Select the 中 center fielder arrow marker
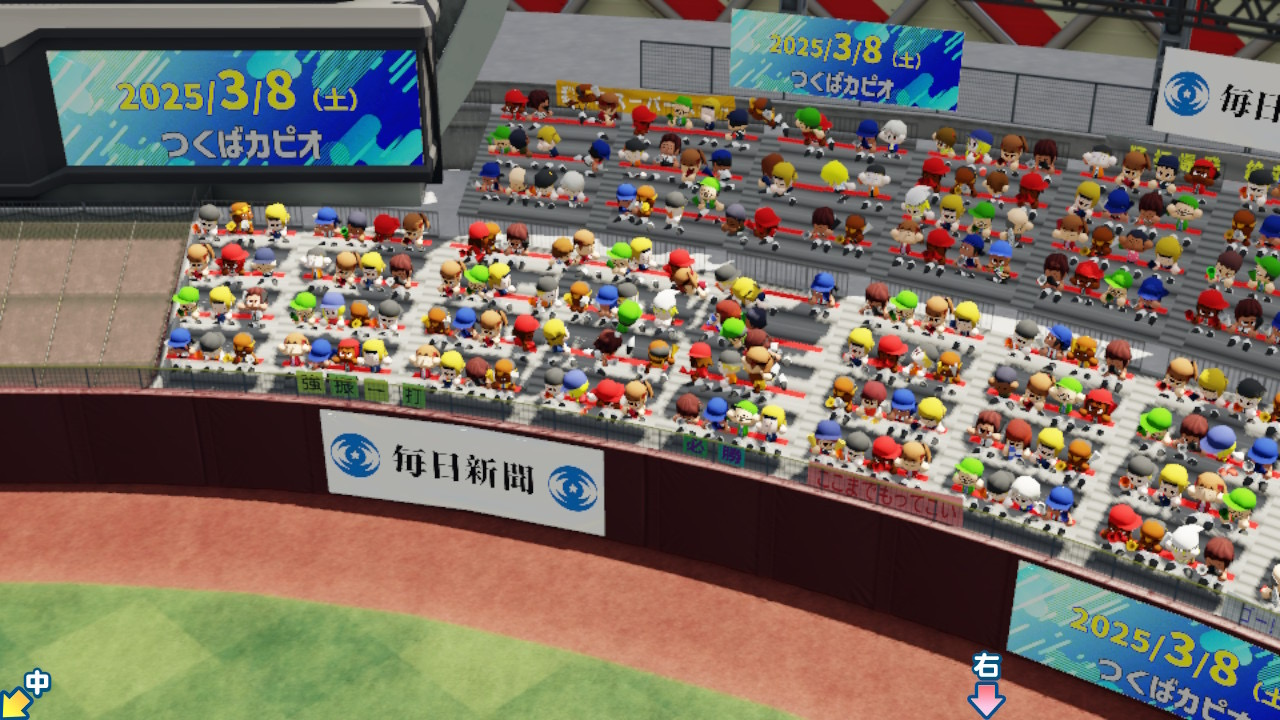This screenshot has width=1280, height=720. (x=24, y=695)
